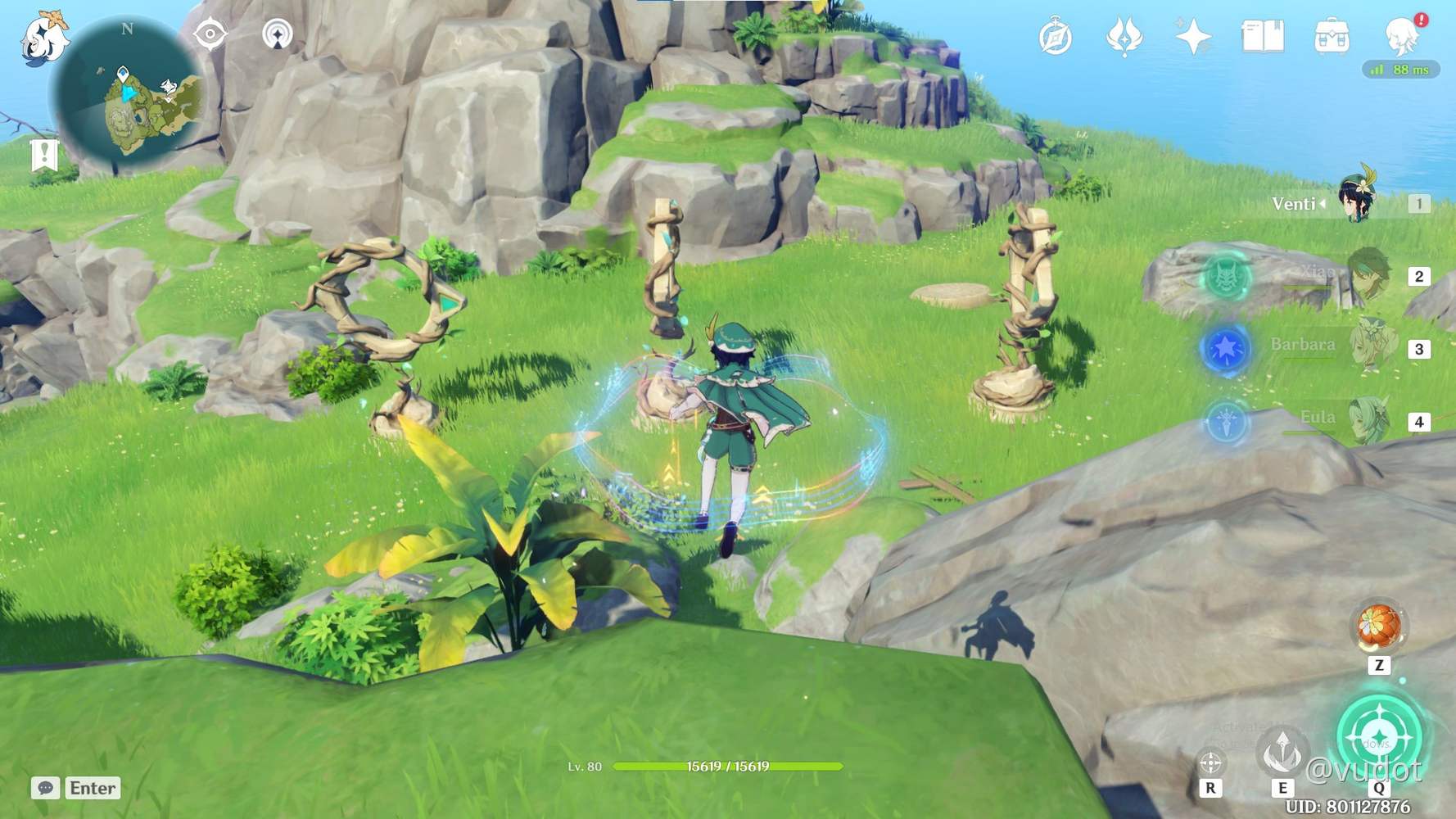Activate Elemental Sight eye icon
1456x819 pixels.
[211, 35]
